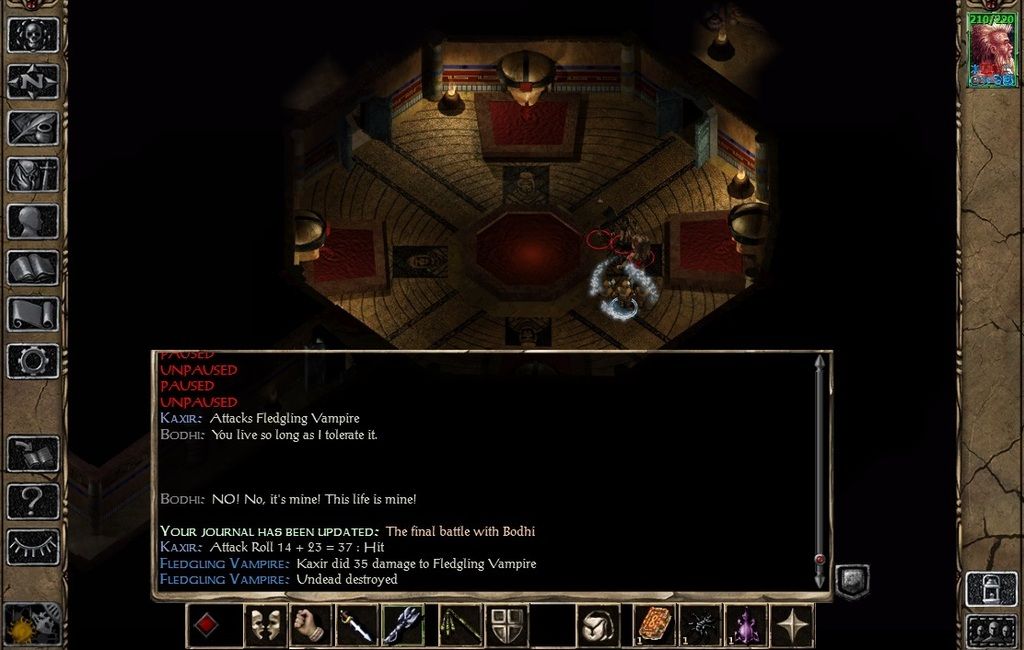Use the purple potion quick item
Screen dimensions: 1024x650
pyautogui.click(x=745, y=626)
